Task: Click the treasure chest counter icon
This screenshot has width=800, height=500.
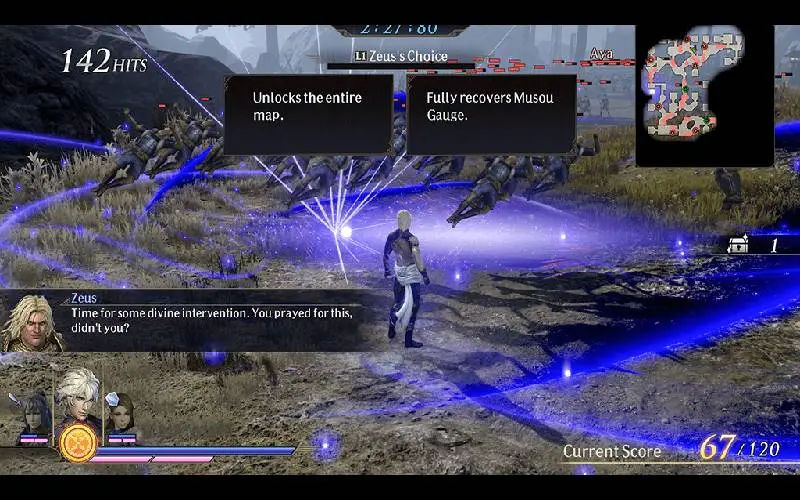Action: click(x=740, y=244)
